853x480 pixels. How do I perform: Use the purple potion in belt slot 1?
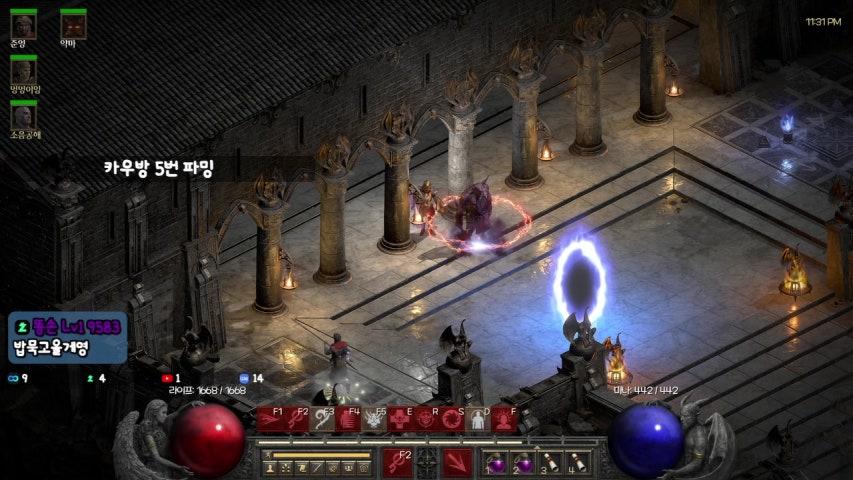[x=496, y=463]
